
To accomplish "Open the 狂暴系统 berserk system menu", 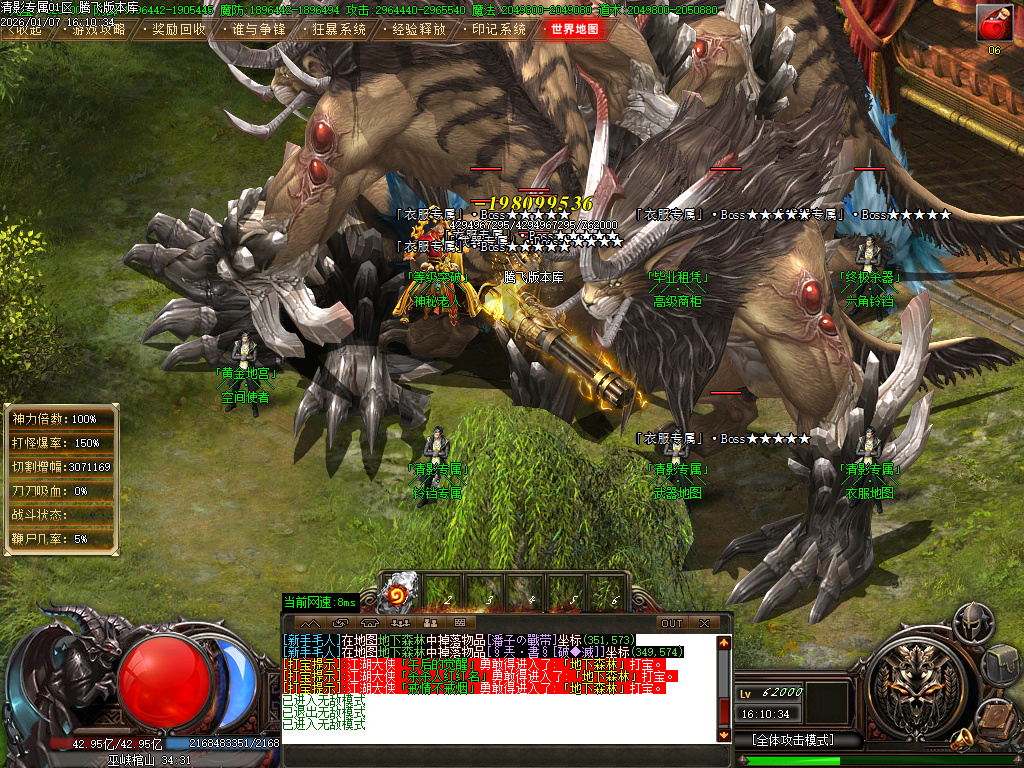I will click(x=338, y=30).
